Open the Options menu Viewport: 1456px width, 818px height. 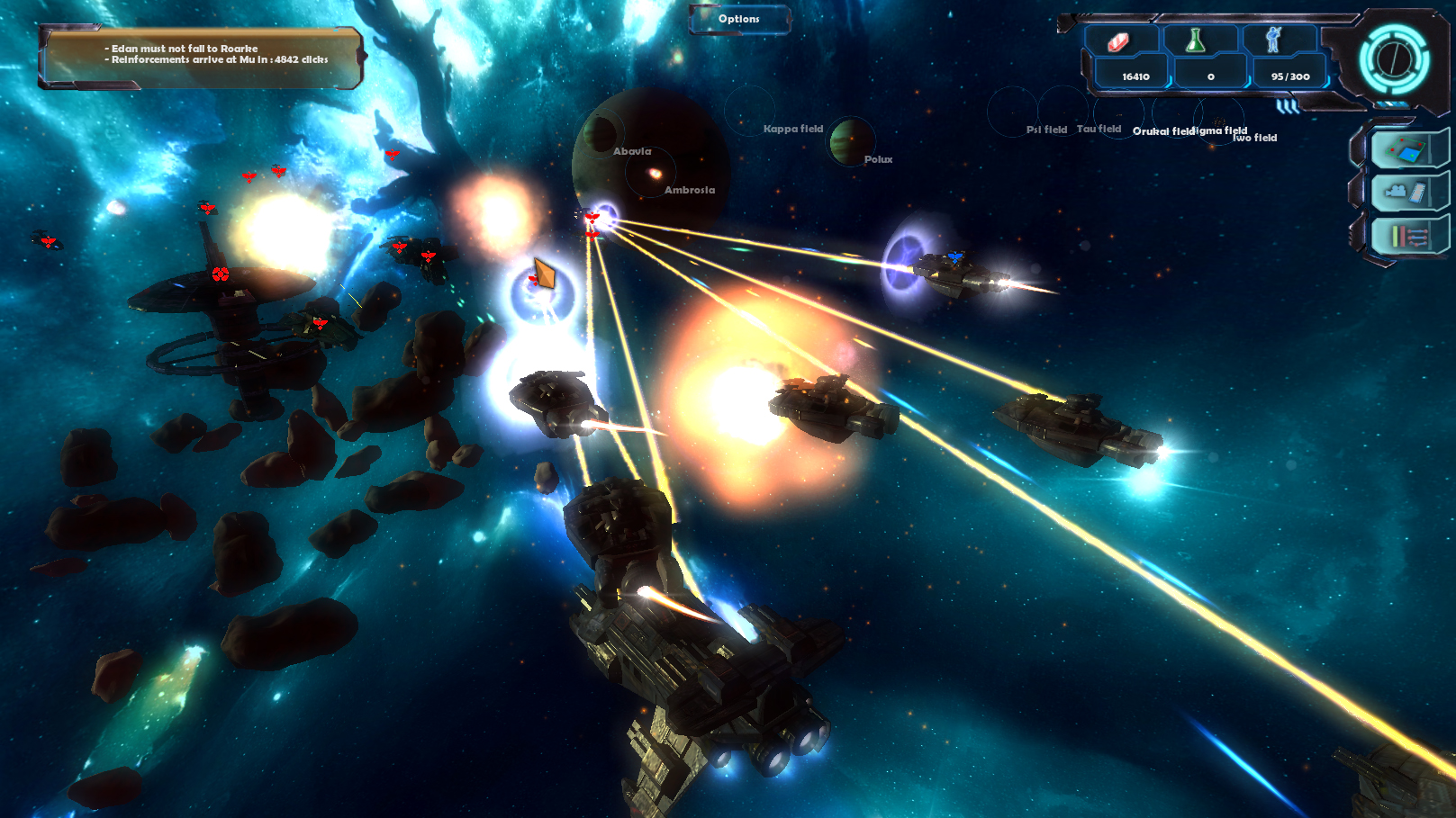pyautogui.click(x=739, y=19)
